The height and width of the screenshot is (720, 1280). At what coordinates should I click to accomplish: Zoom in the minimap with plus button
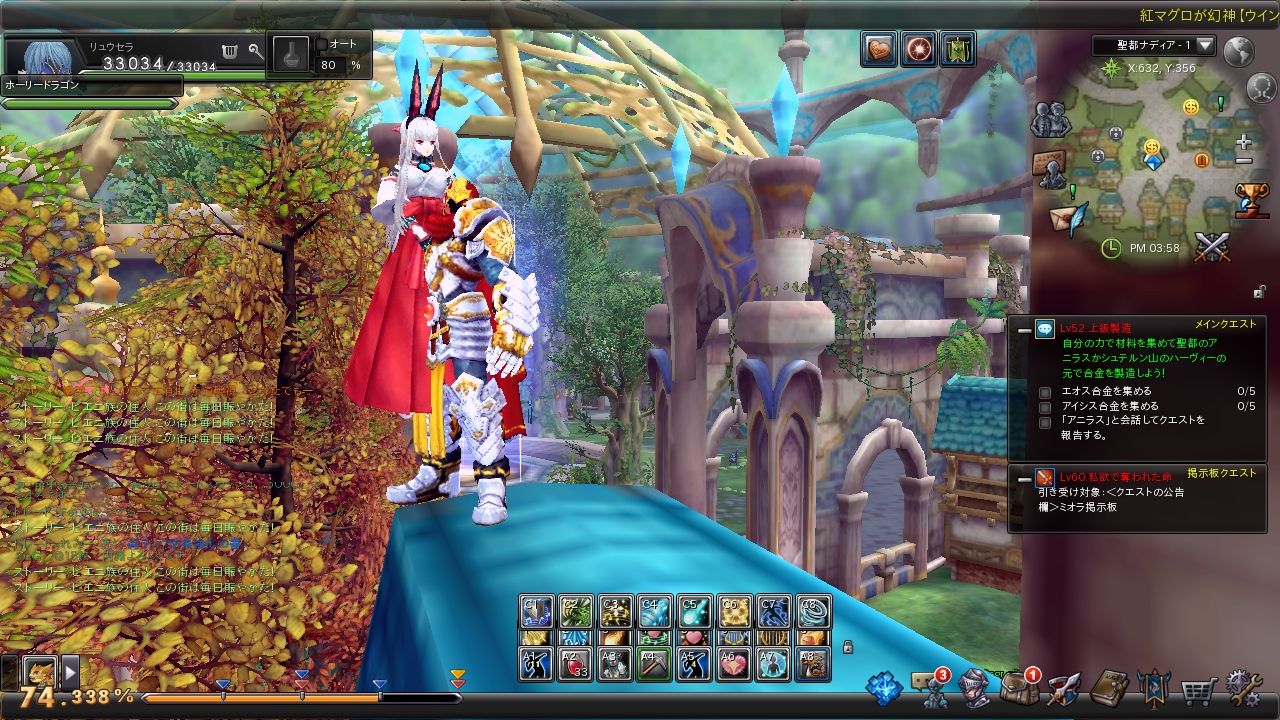pyautogui.click(x=1243, y=142)
